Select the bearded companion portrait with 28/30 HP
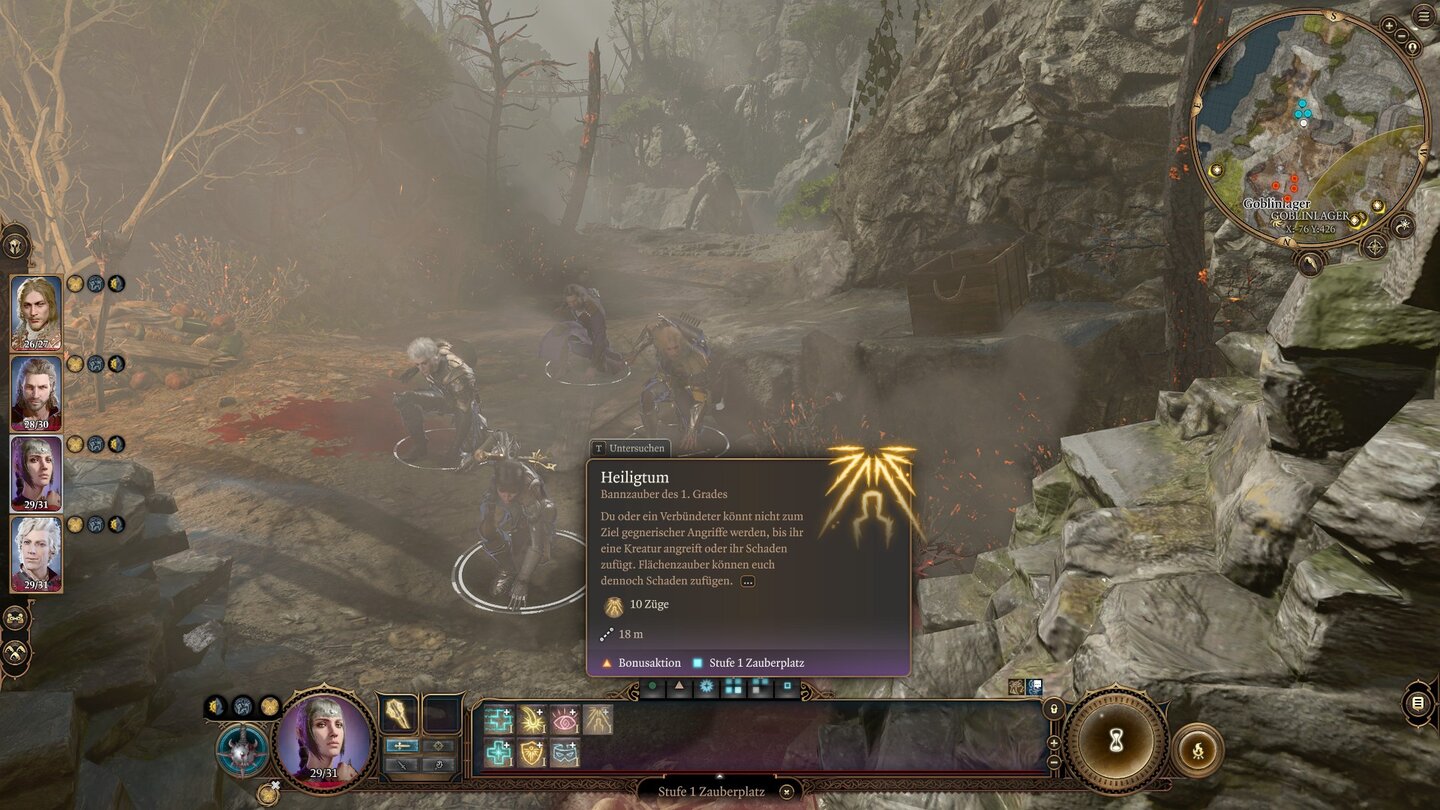 pyautogui.click(x=36, y=393)
